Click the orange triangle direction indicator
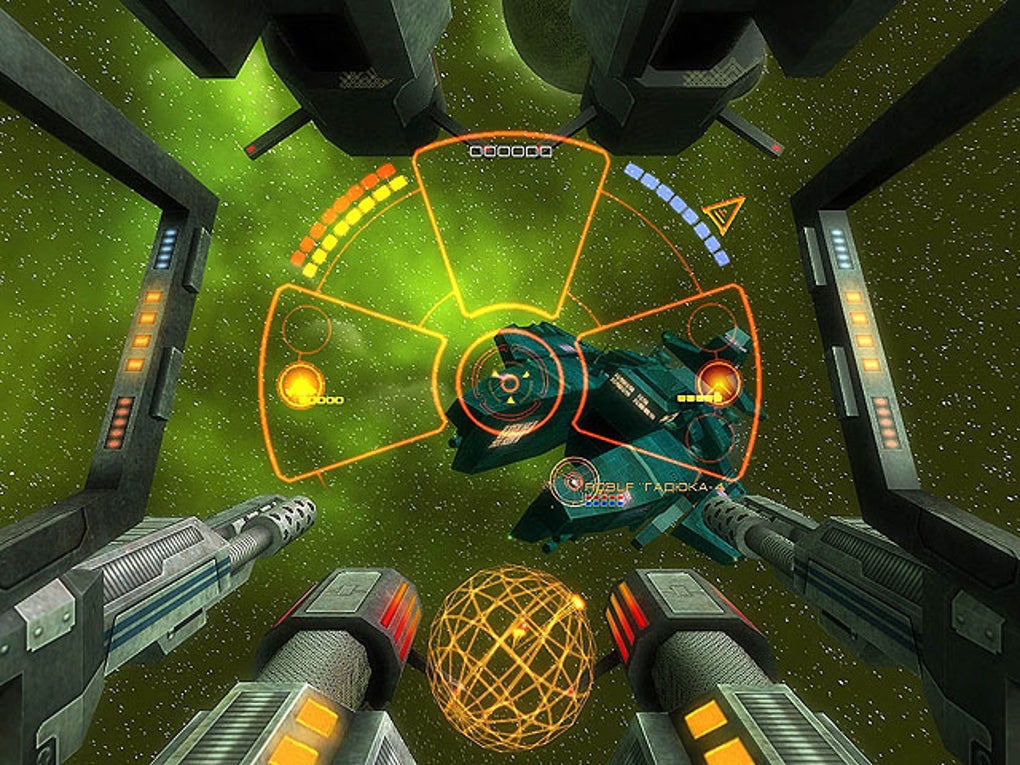The width and height of the screenshot is (1020, 765). coord(724,213)
